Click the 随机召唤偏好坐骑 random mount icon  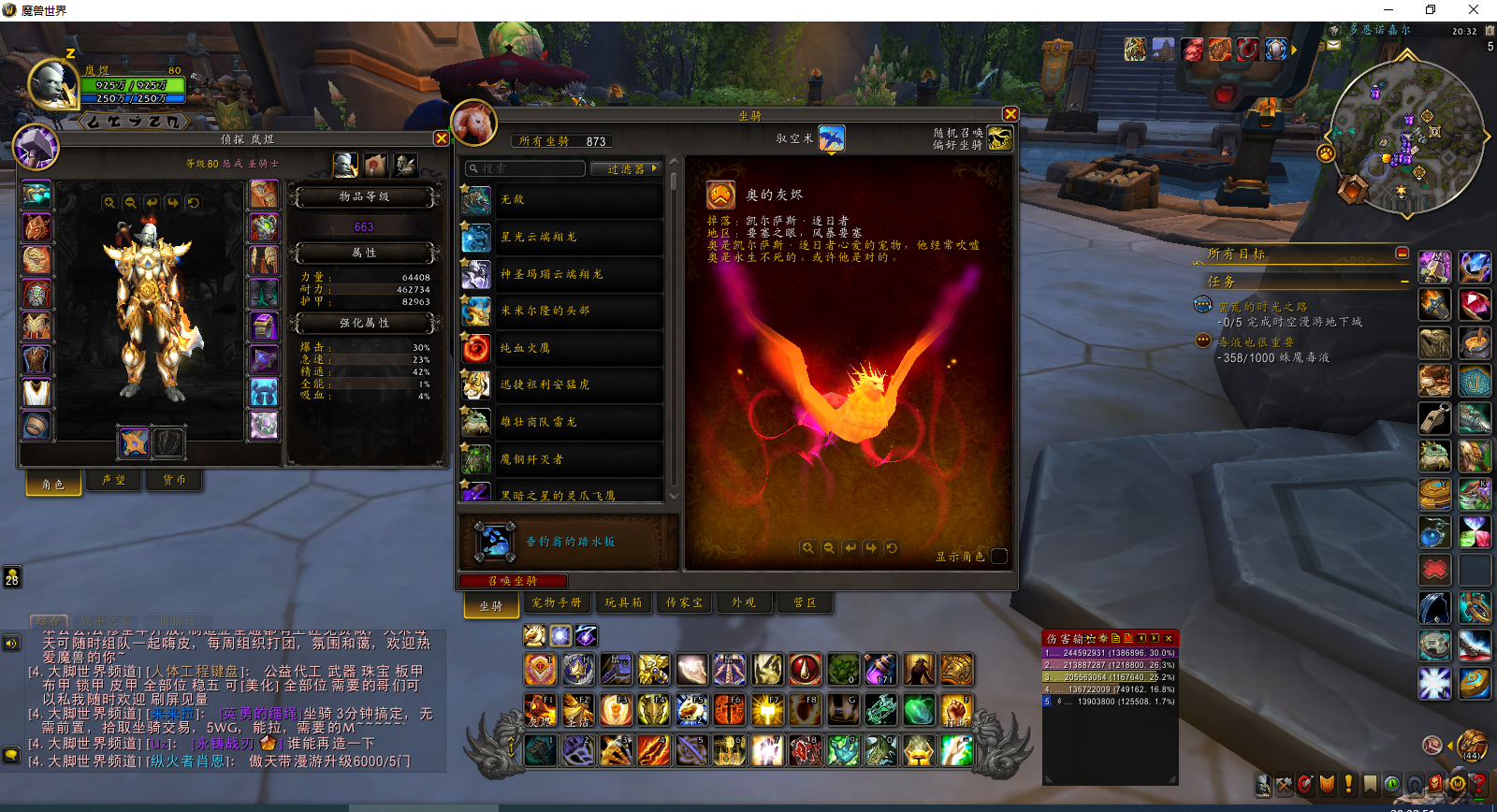[x=999, y=138]
